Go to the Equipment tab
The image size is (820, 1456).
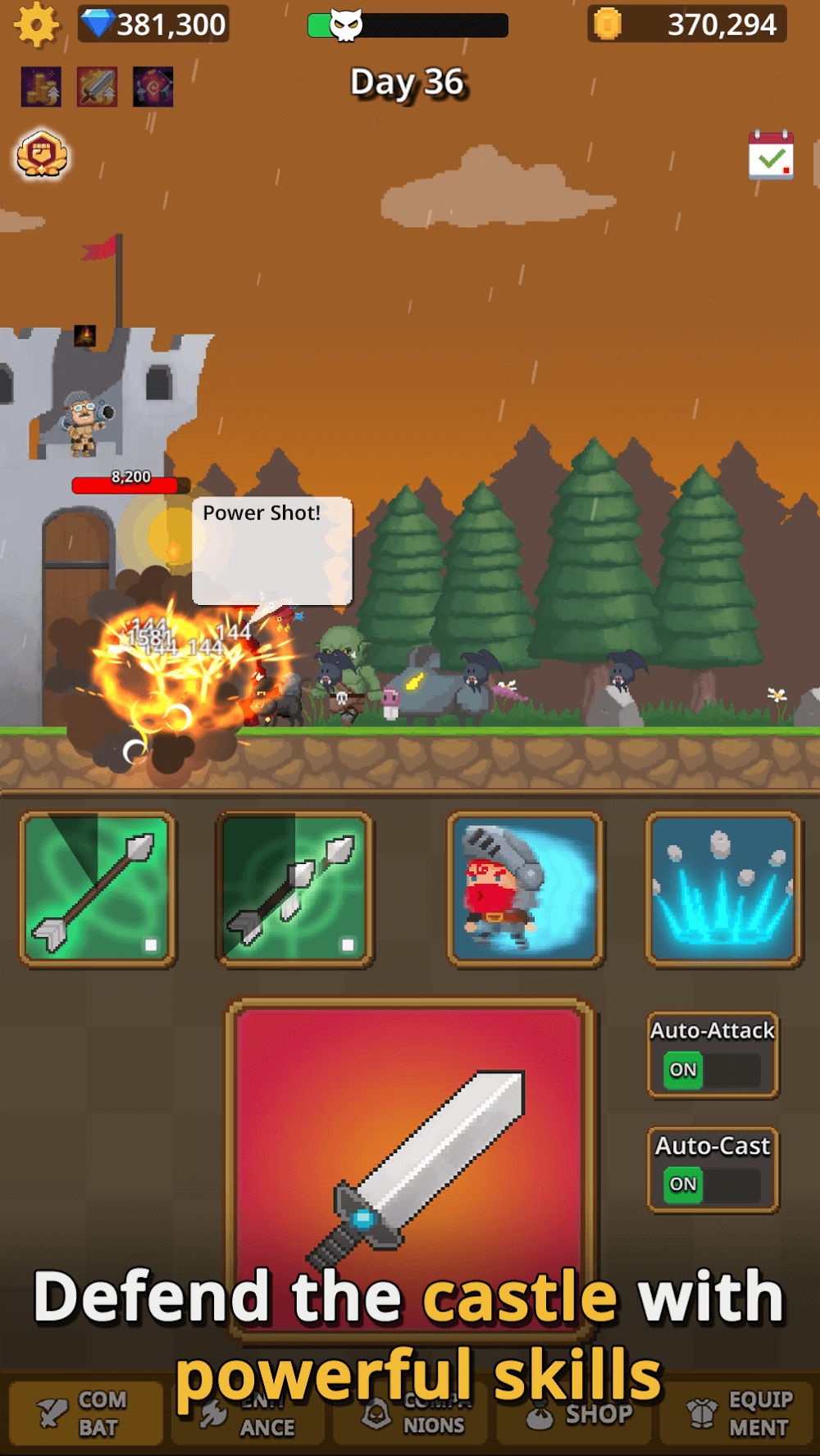click(738, 1413)
